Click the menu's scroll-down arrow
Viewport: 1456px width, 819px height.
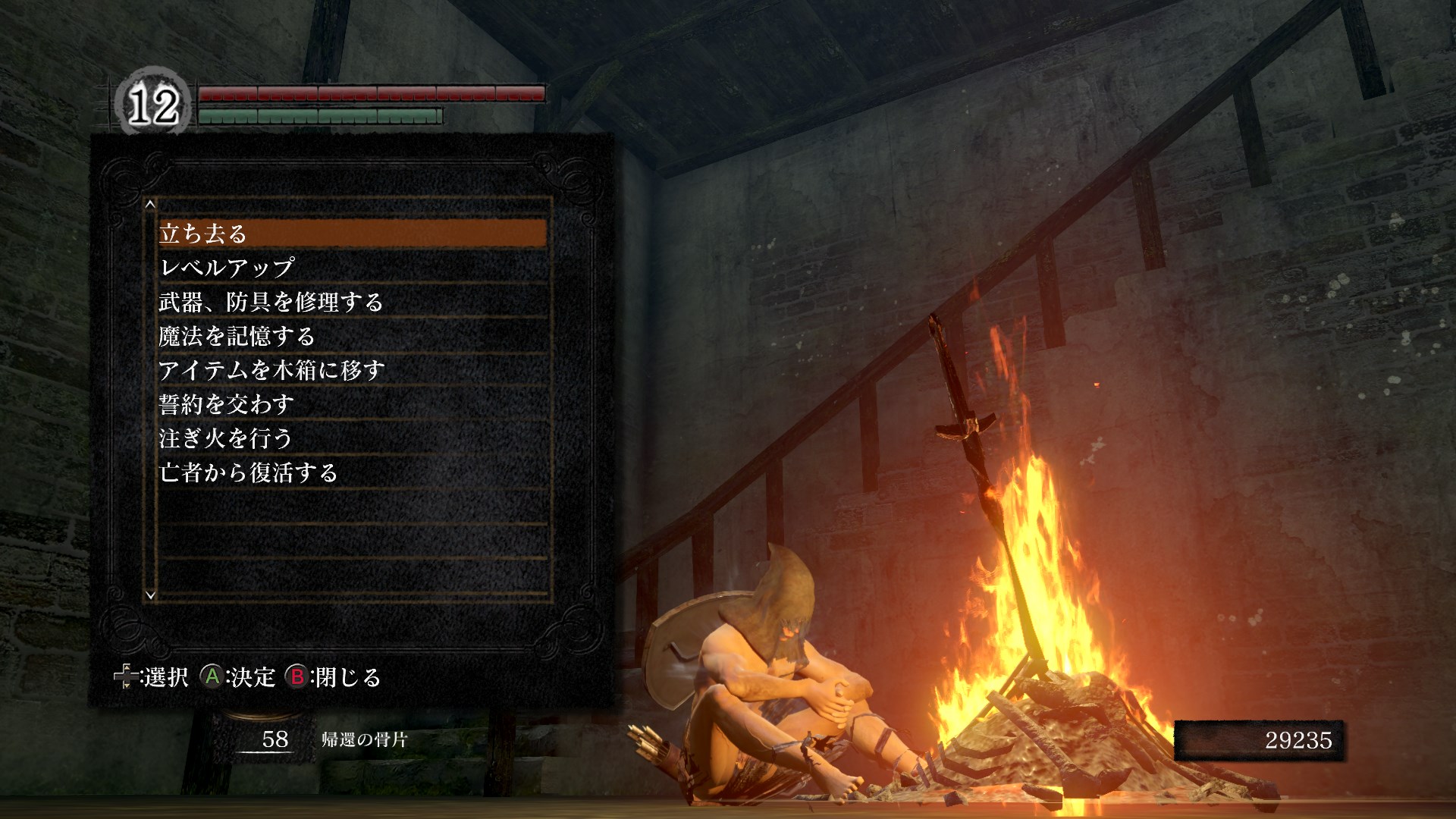150,595
